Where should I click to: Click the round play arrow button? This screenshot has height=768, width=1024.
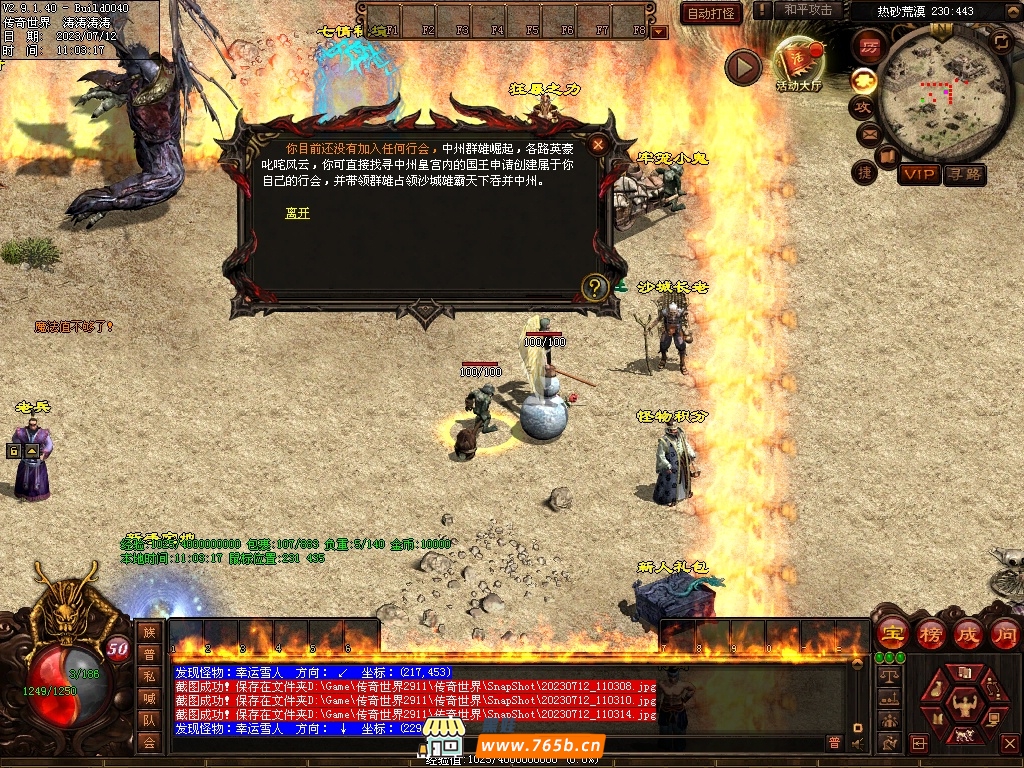tap(743, 67)
